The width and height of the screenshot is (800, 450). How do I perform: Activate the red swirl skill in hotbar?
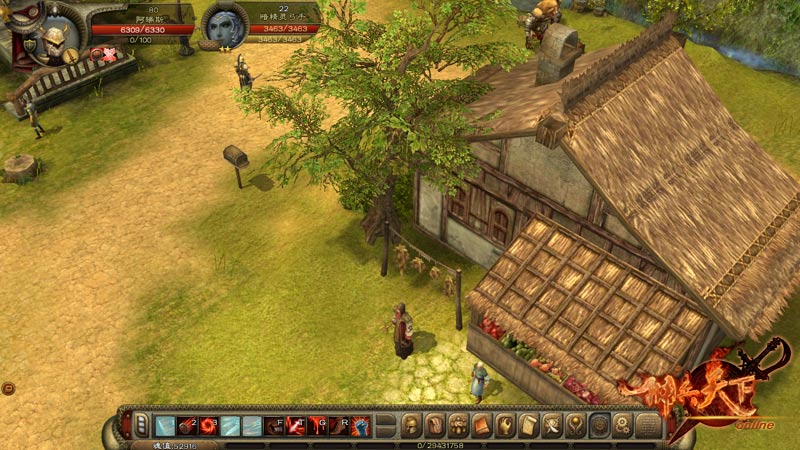209,426
